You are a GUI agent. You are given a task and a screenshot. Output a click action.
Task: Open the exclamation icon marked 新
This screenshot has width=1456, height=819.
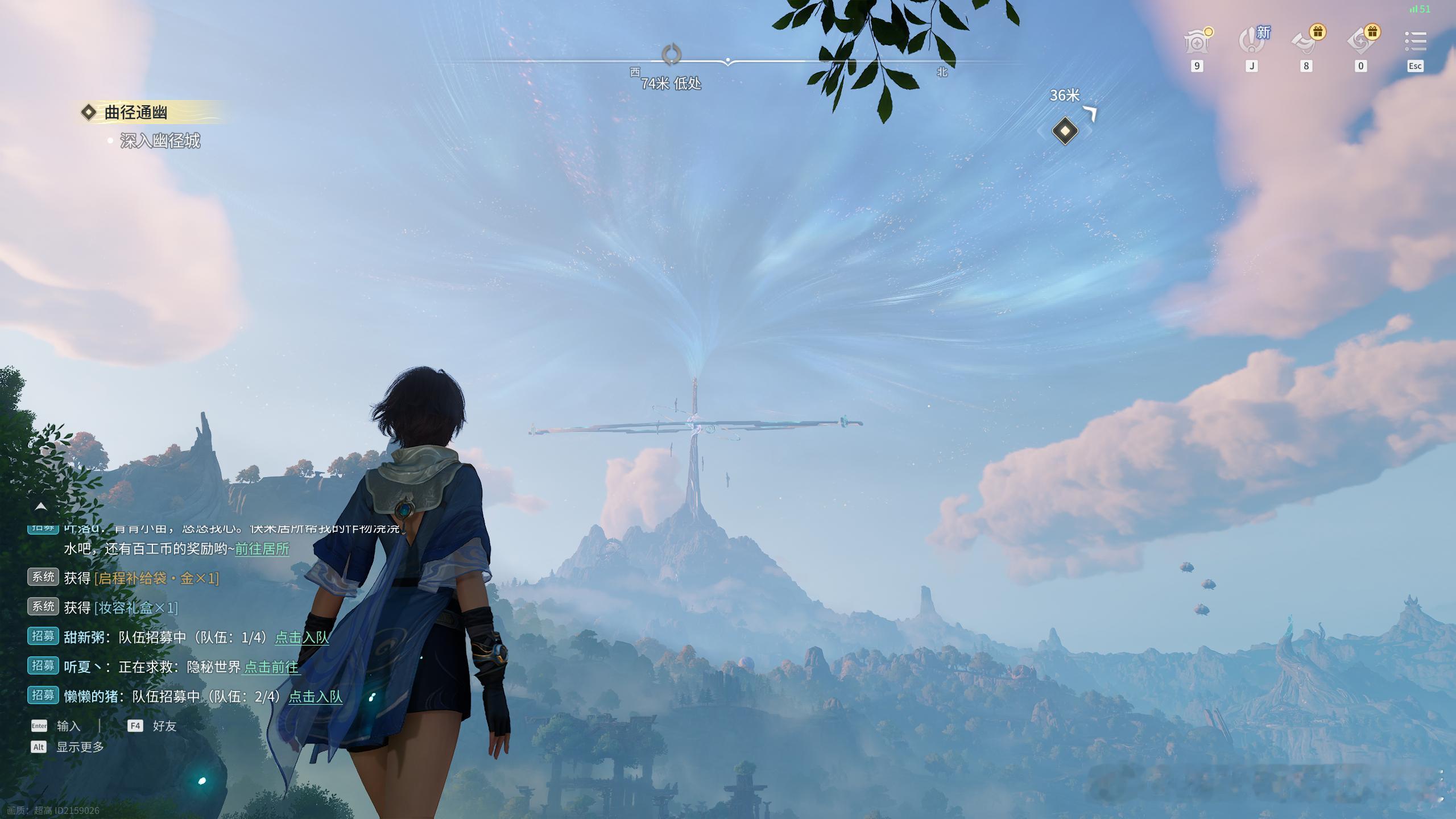pyautogui.click(x=1252, y=42)
